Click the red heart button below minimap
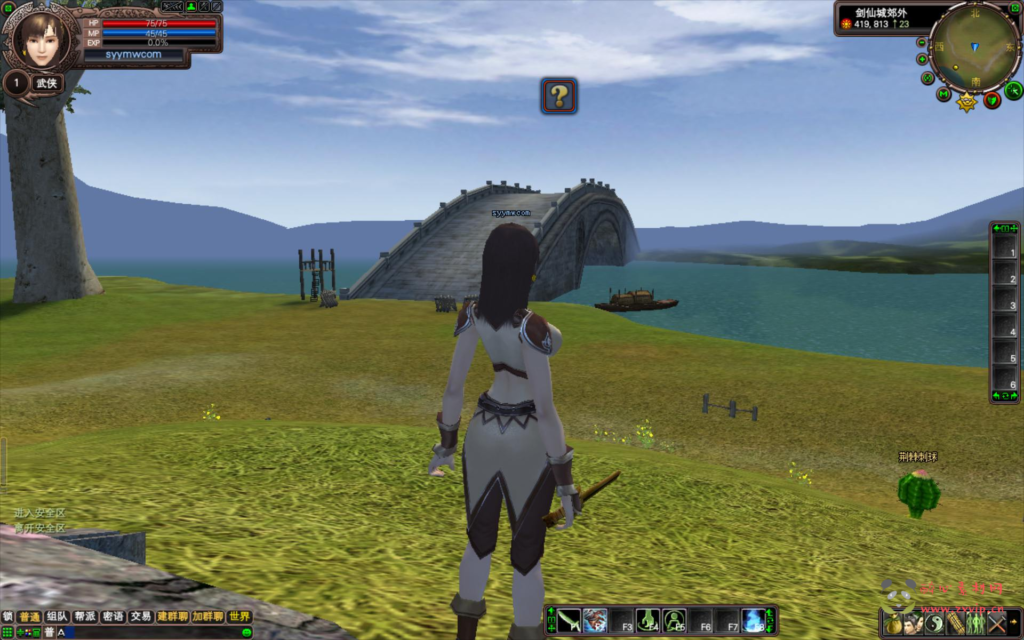 (x=992, y=100)
